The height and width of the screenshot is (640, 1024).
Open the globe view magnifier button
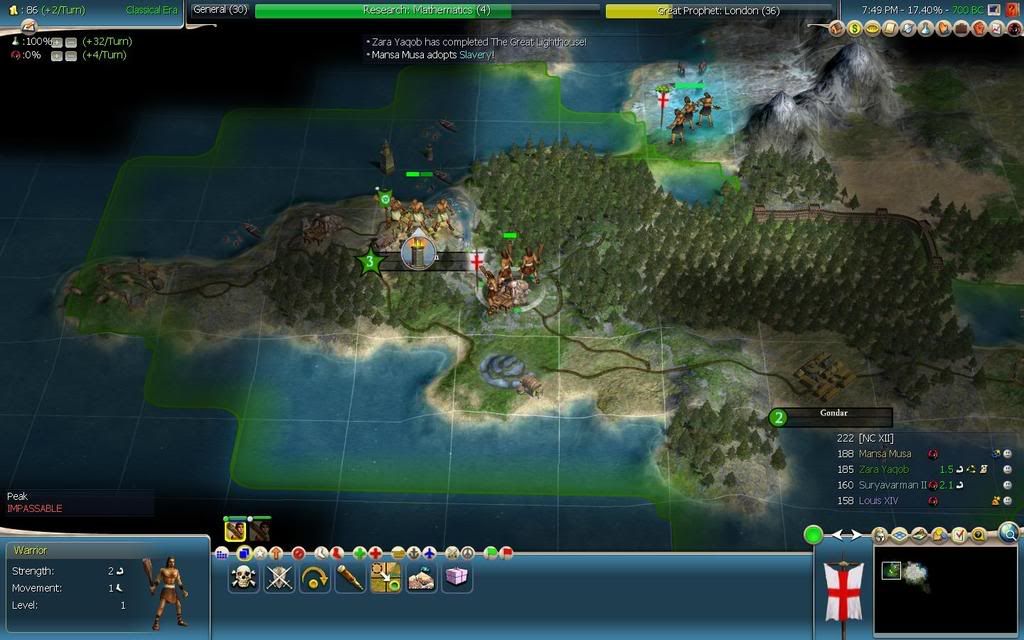[x=1008, y=533]
